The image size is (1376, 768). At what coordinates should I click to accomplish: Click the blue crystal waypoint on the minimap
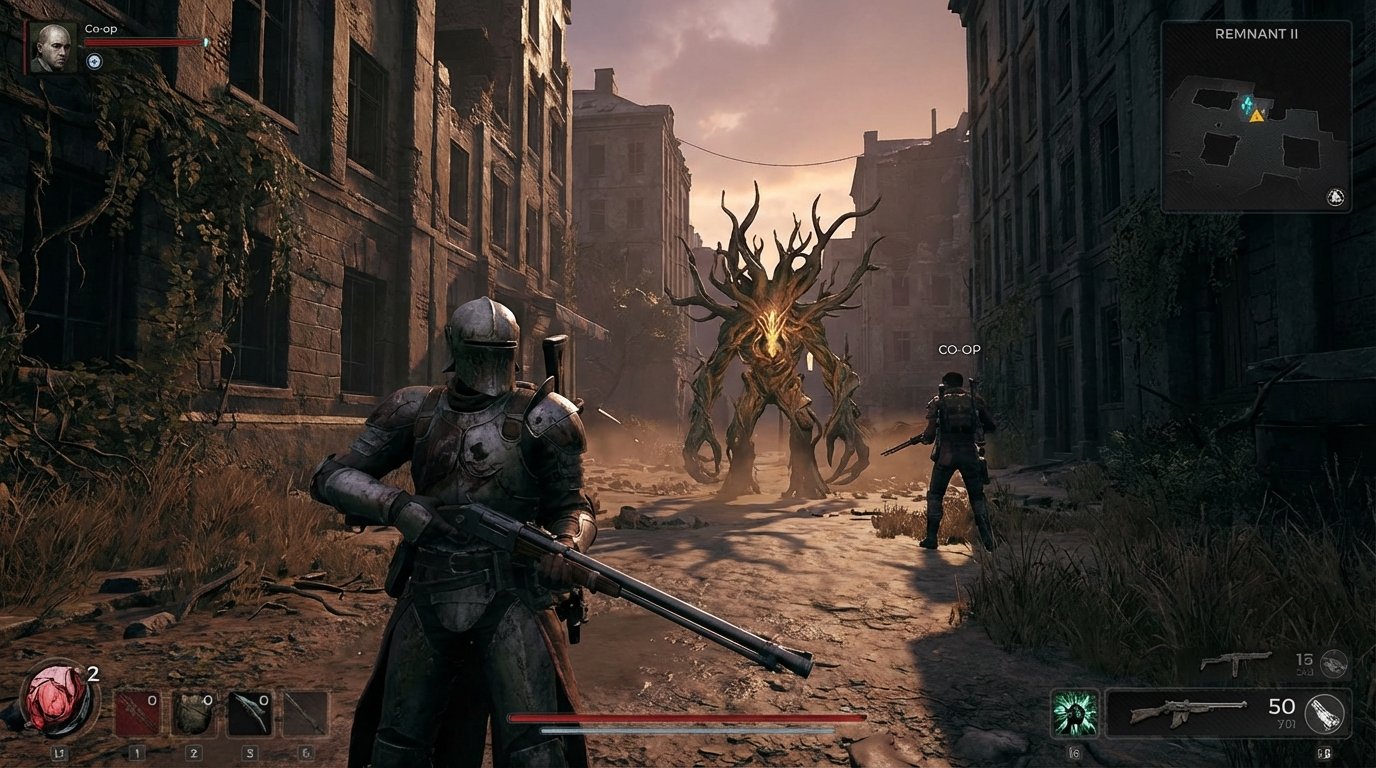1245,103
